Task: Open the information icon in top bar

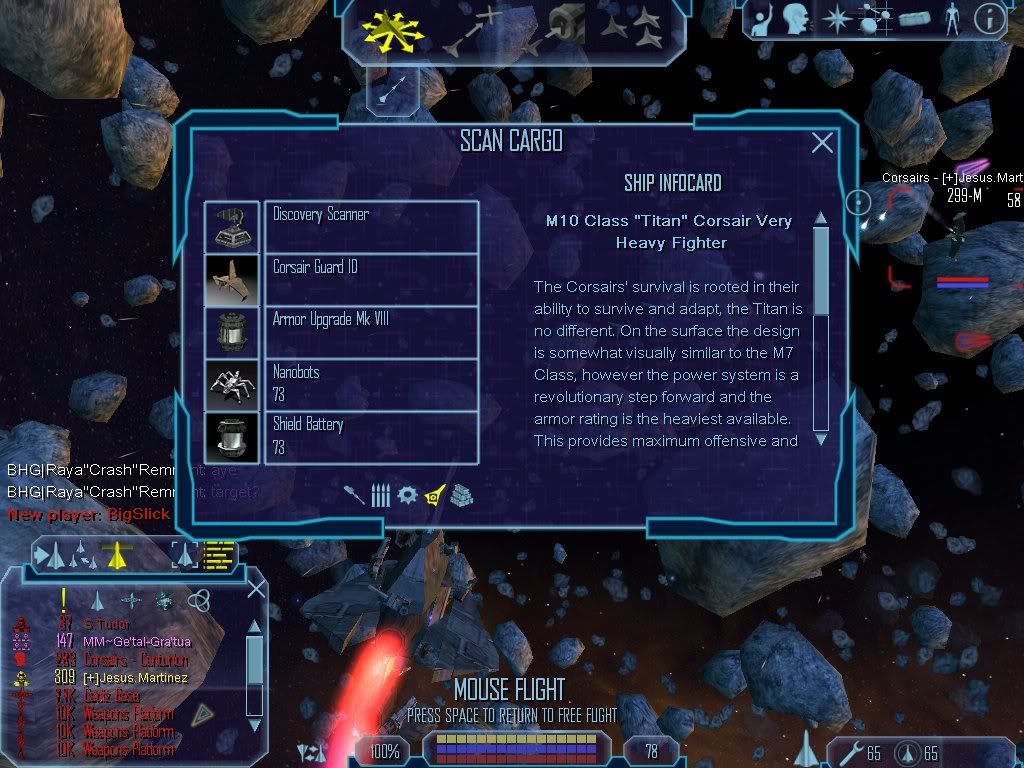Action: [989, 19]
